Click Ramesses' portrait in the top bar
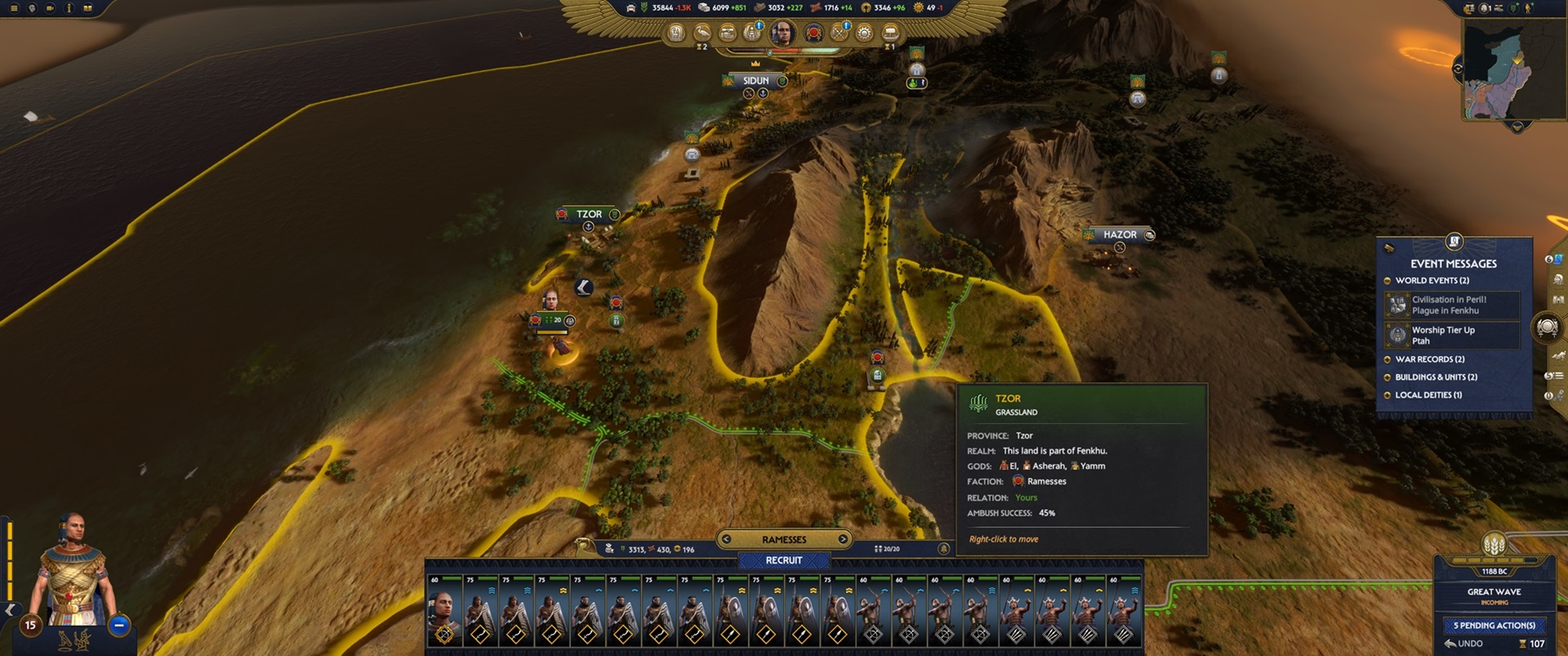Image resolution: width=1568 pixels, height=656 pixels. [x=782, y=33]
